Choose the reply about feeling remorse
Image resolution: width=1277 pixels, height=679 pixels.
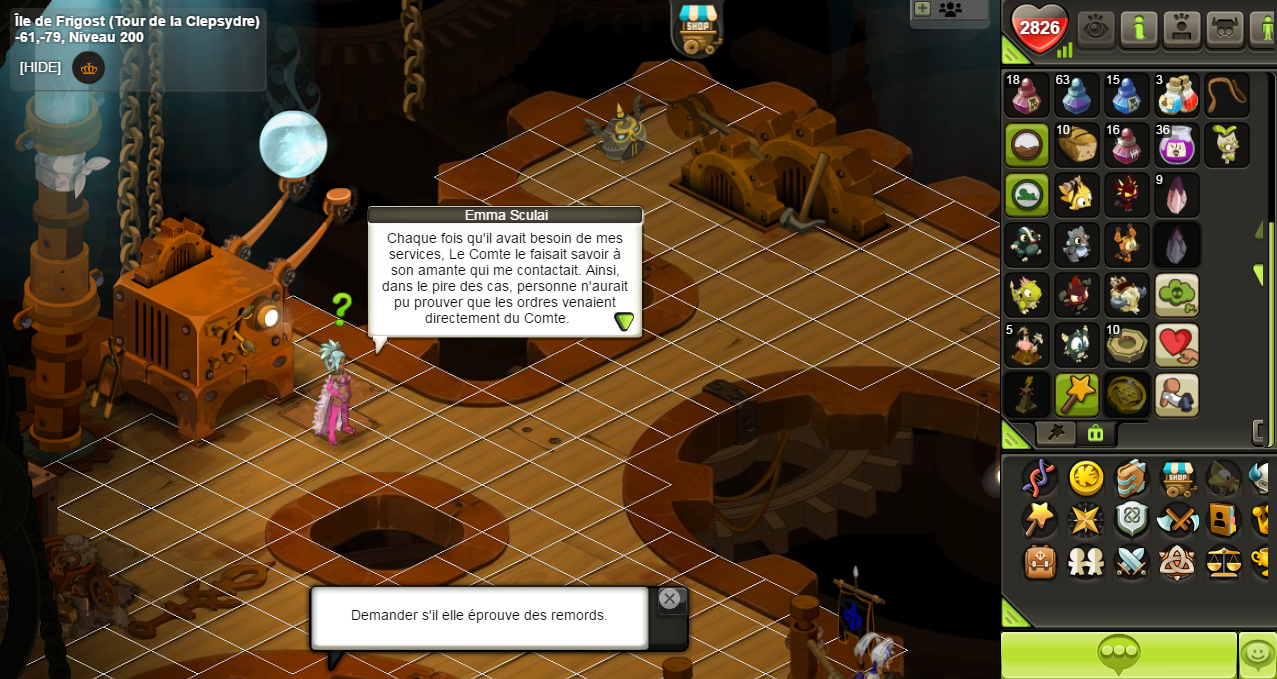click(479, 616)
